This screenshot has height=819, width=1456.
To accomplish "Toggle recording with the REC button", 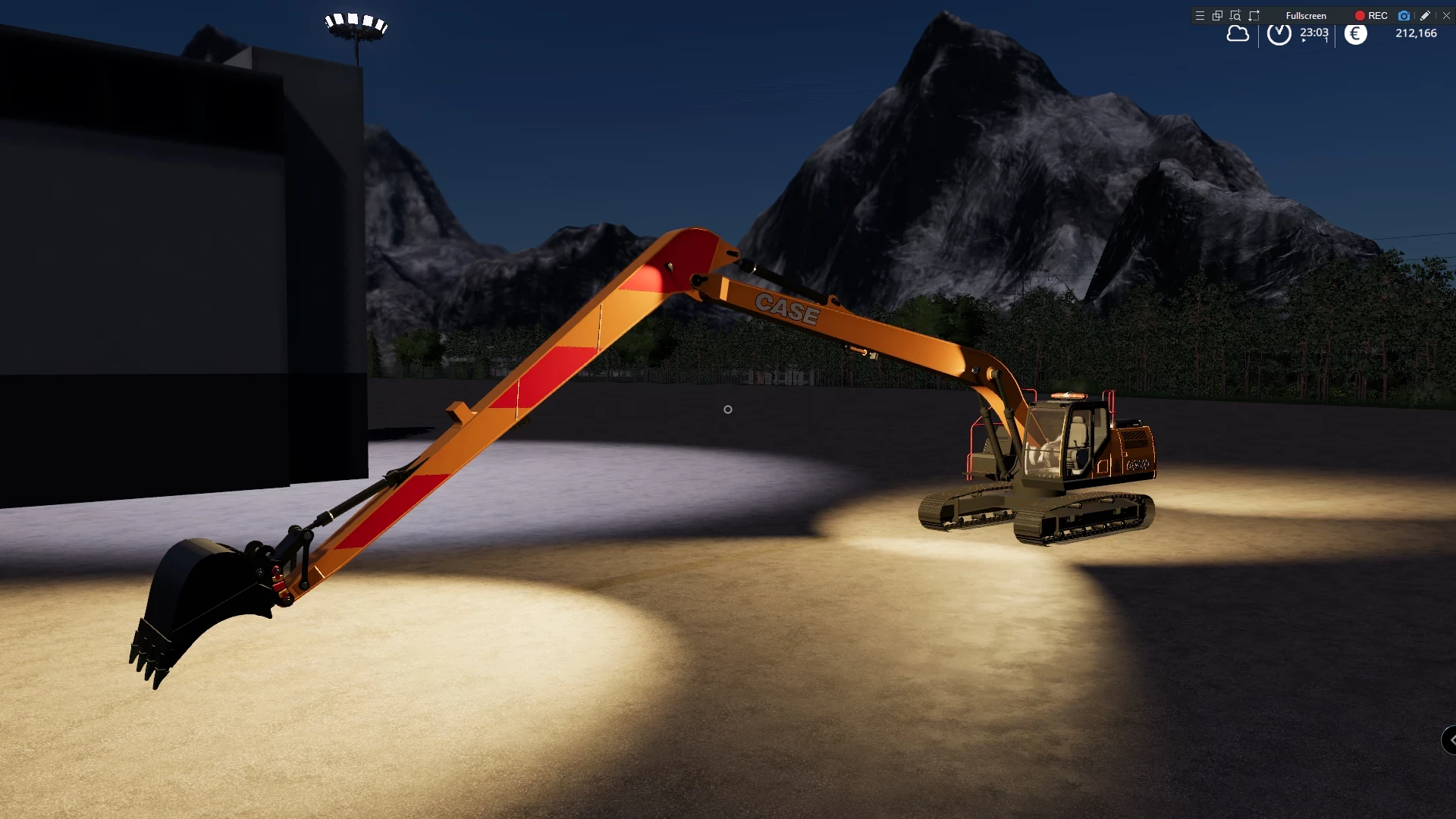I will pos(1373,15).
